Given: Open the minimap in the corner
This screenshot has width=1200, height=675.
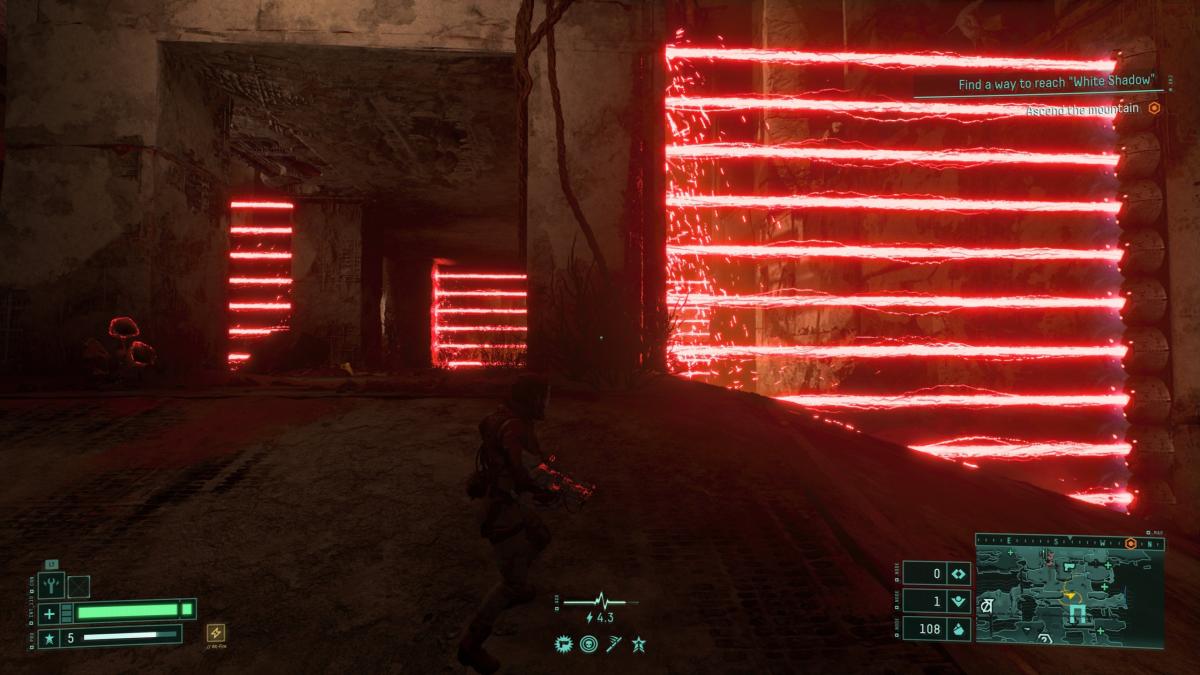Looking at the screenshot, I should click(x=1070, y=592).
